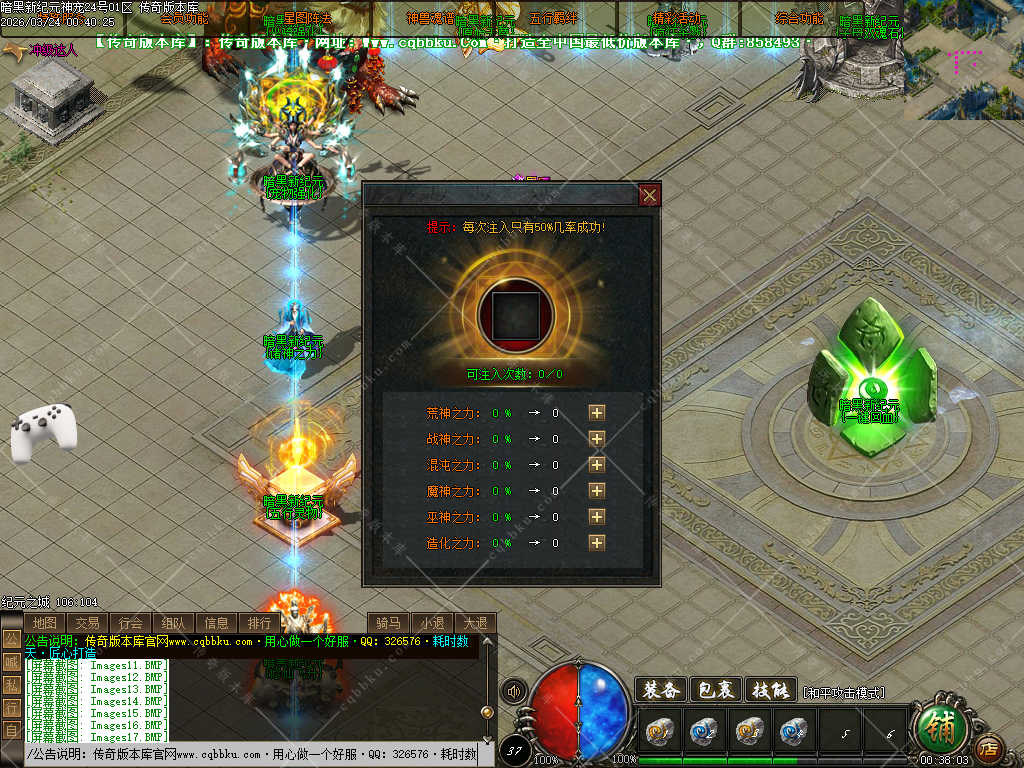Toggle 骑马 mount riding

click(389, 623)
